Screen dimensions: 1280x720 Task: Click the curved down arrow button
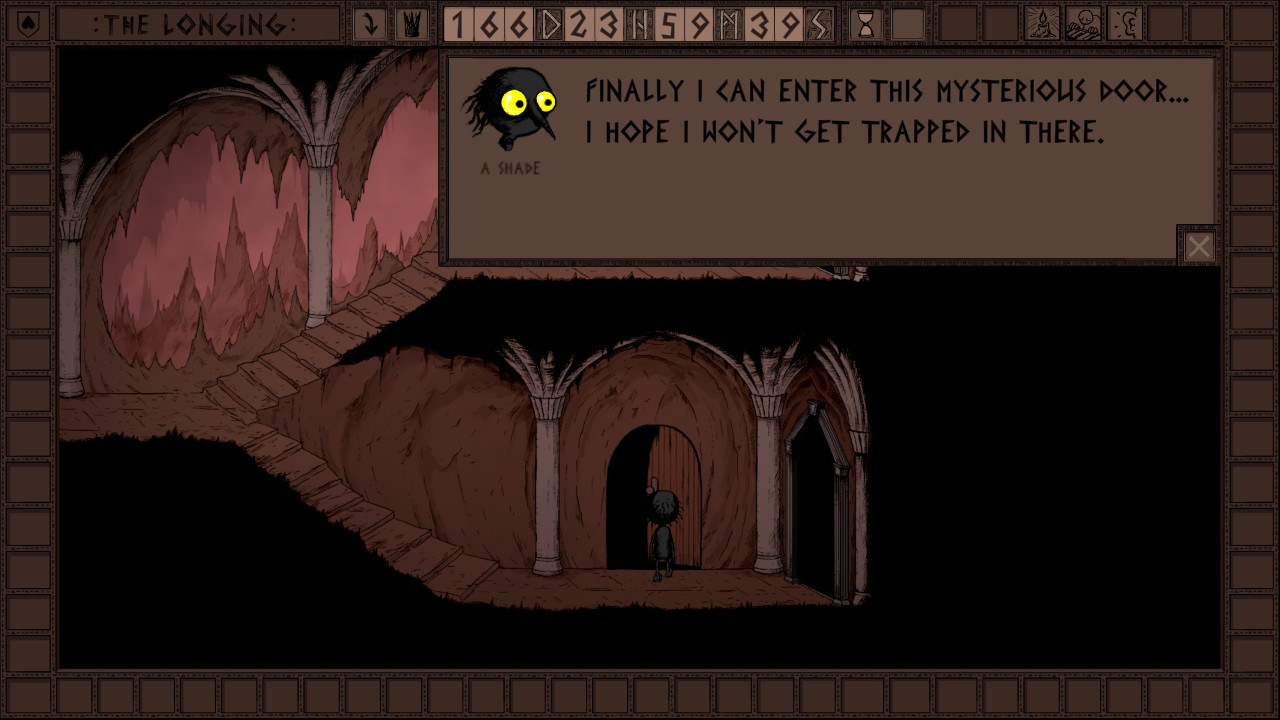pos(371,24)
